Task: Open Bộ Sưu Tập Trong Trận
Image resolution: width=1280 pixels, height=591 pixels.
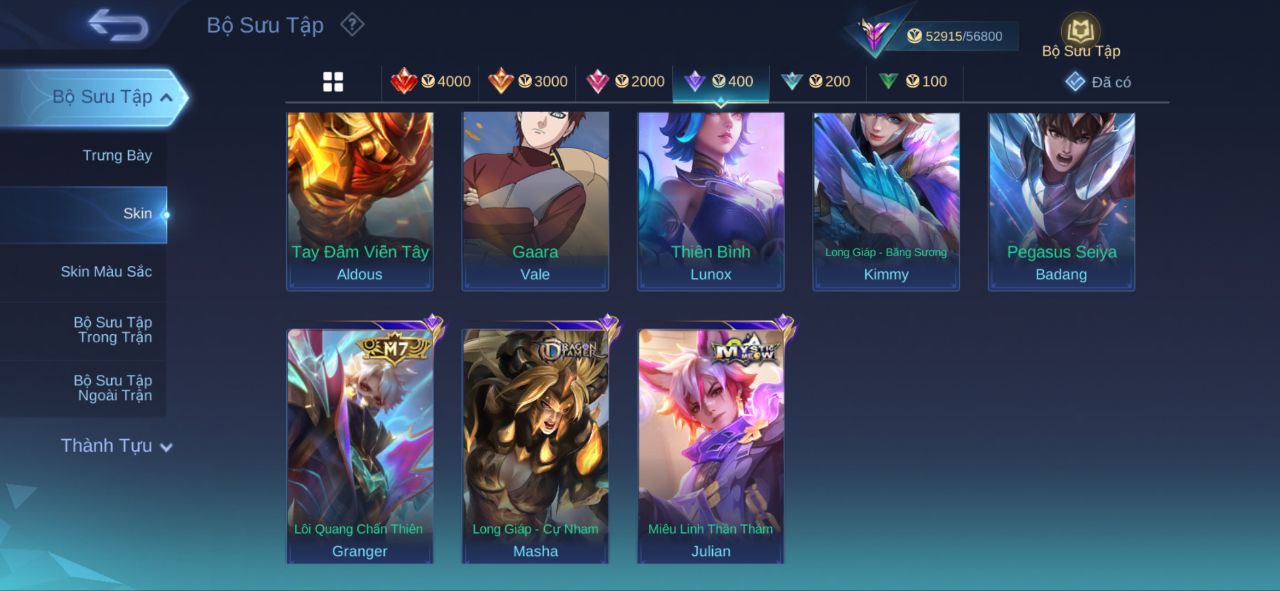Action: point(113,330)
